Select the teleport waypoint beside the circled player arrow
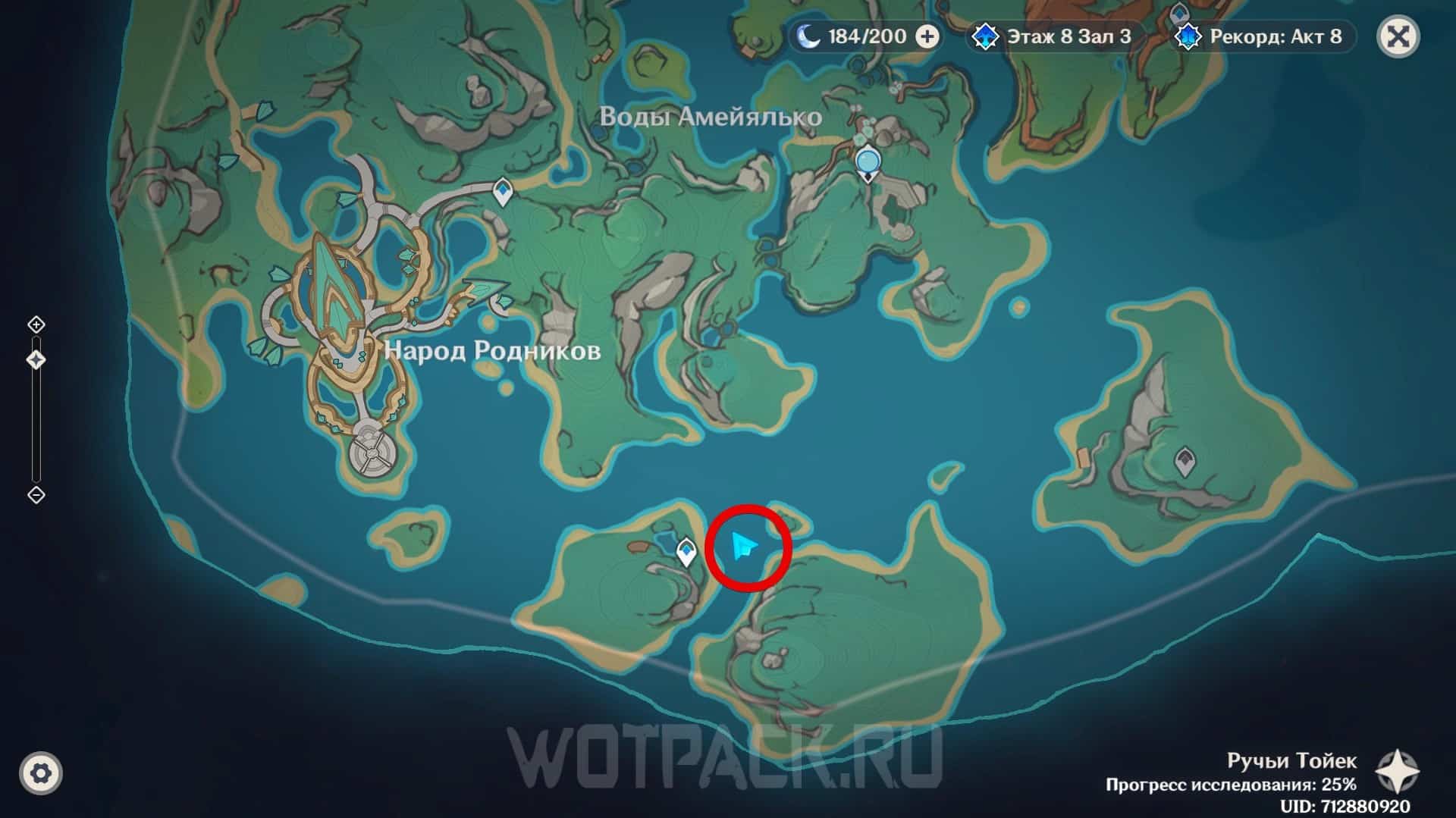Screen dimensions: 1456x818 coord(686,552)
